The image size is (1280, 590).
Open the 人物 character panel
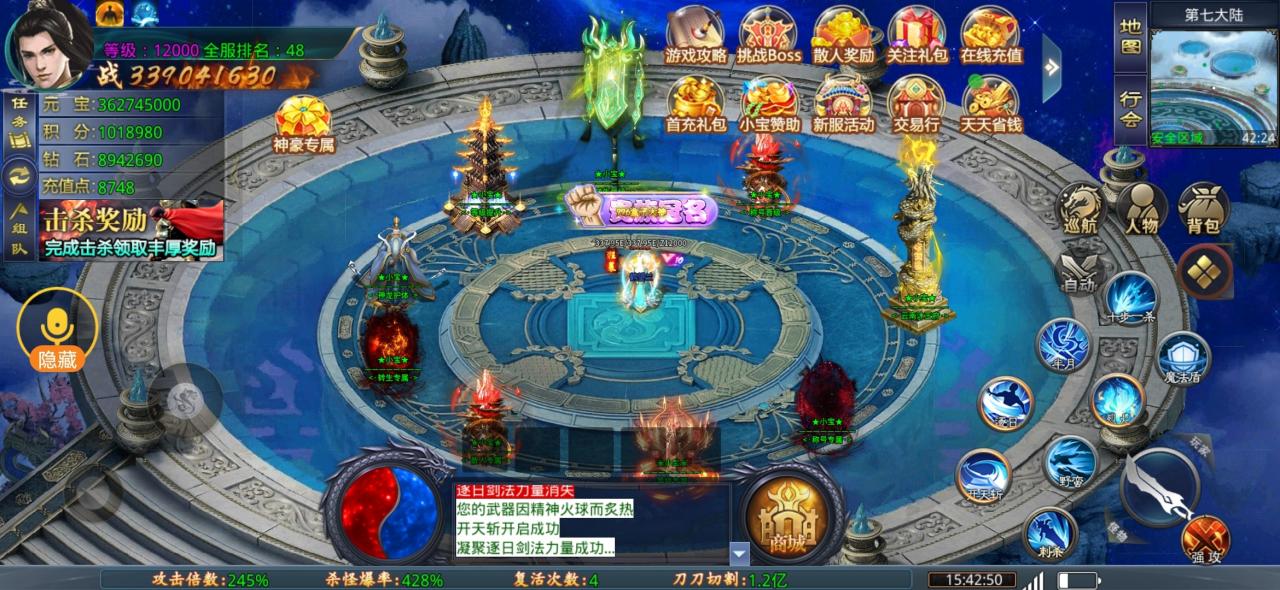(1142, 208)
